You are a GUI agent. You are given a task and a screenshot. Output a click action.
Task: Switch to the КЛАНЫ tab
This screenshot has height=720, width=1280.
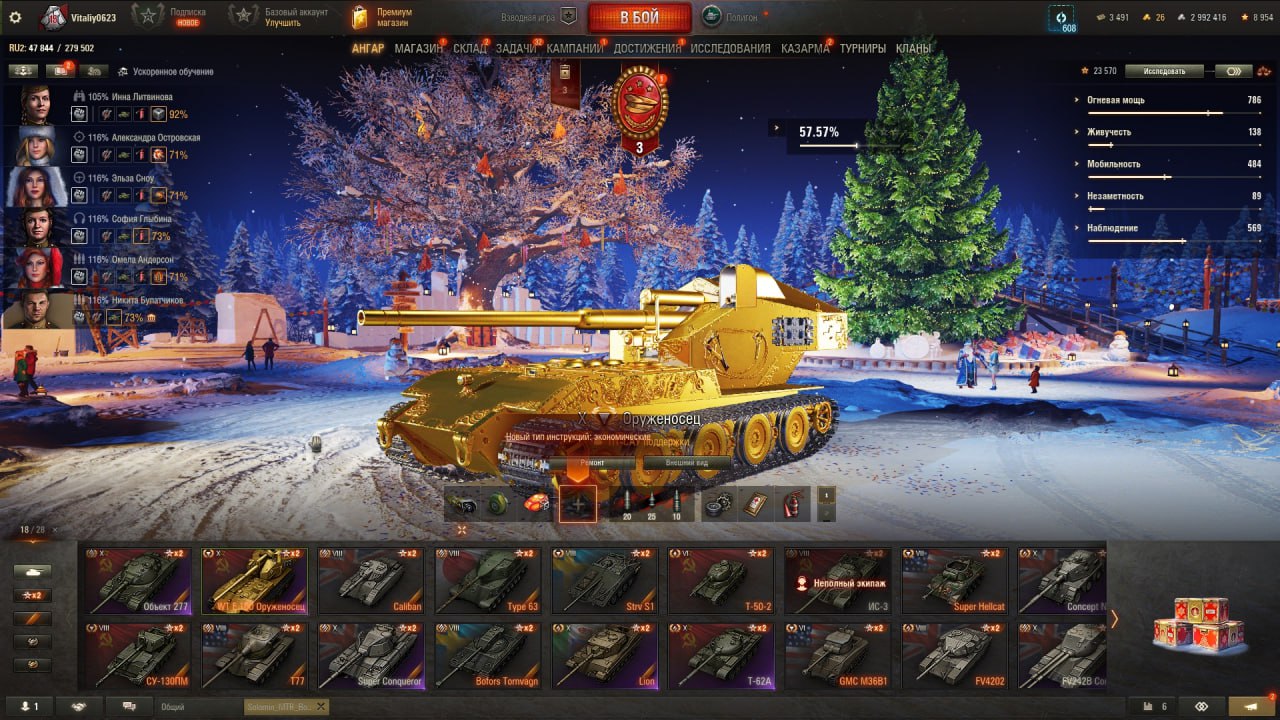(913, 48)
